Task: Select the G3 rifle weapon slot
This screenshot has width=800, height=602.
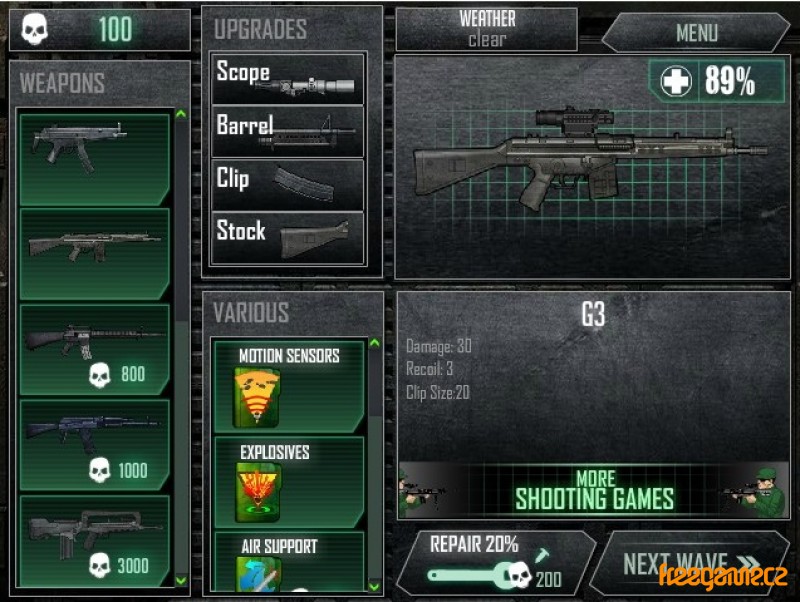Action: click(x=95, y=253)
